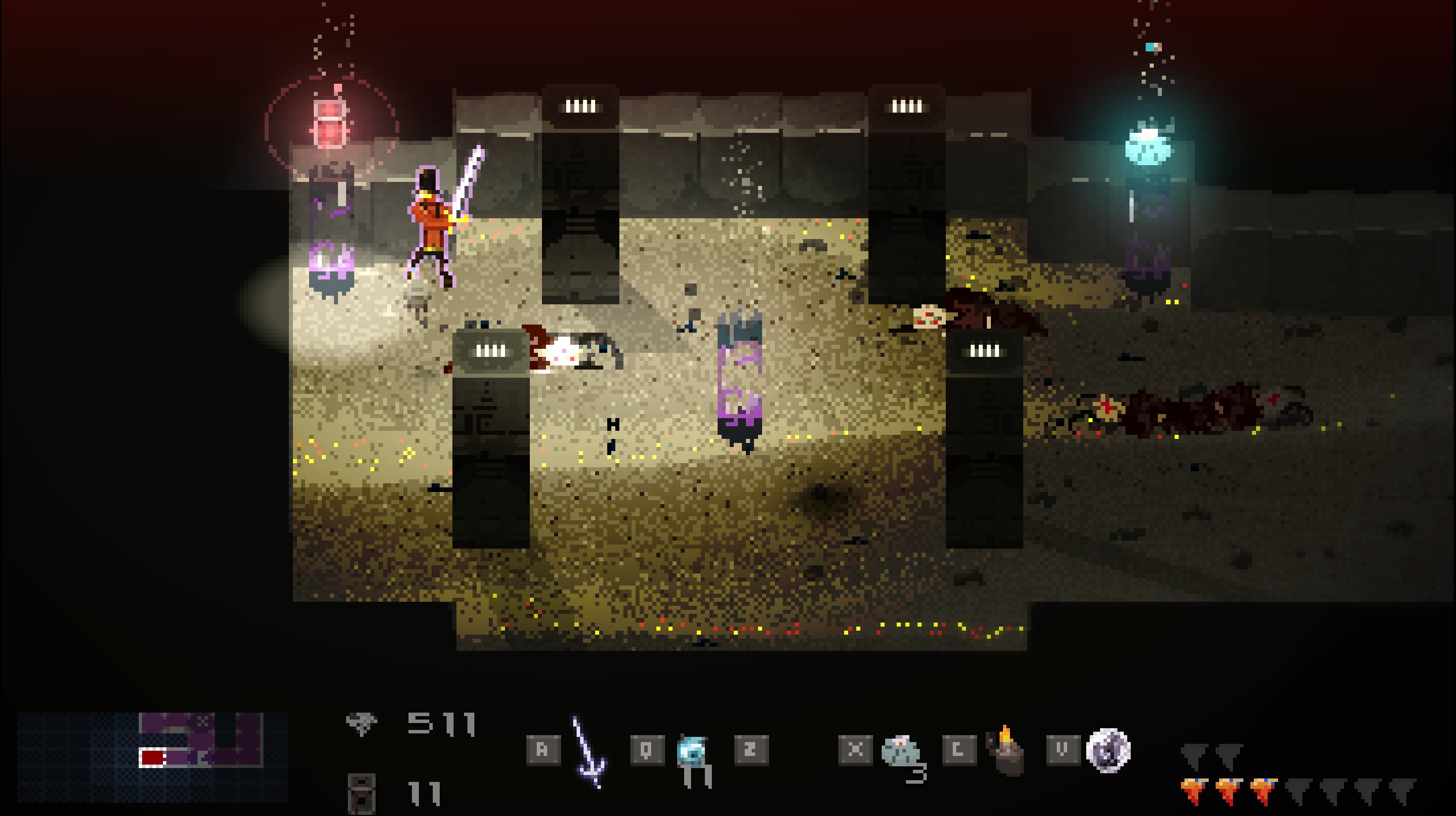
Task: Activate the flaming brazier item
Action: [x=1005, y=751]
